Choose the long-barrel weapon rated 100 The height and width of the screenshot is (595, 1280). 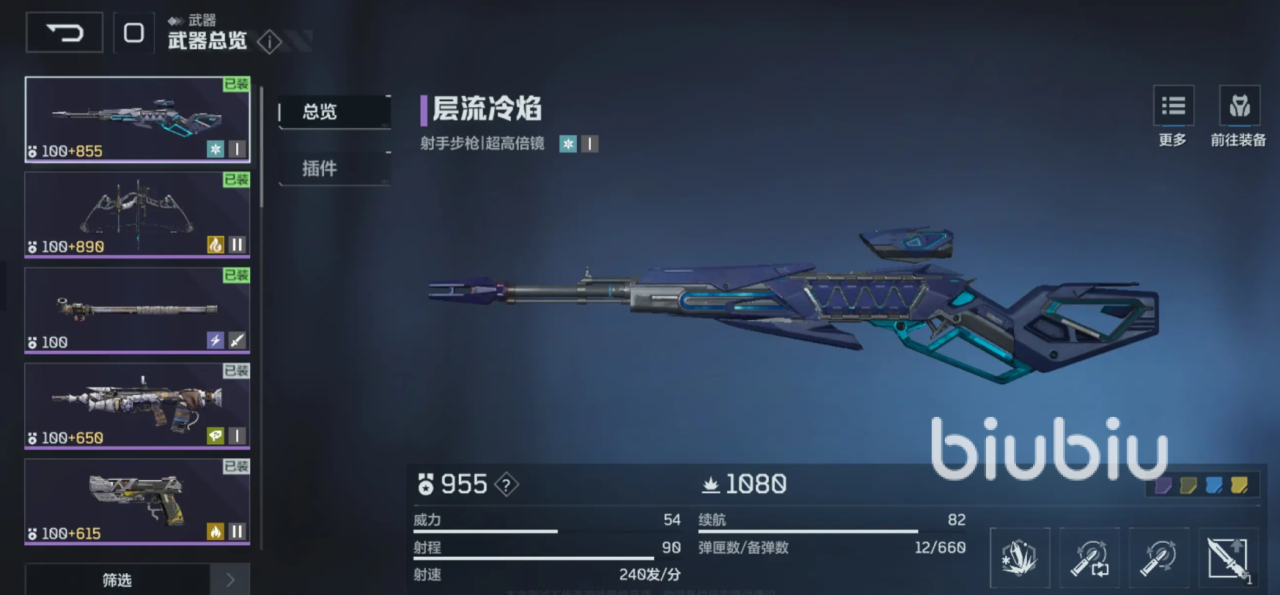coord(137,310)
